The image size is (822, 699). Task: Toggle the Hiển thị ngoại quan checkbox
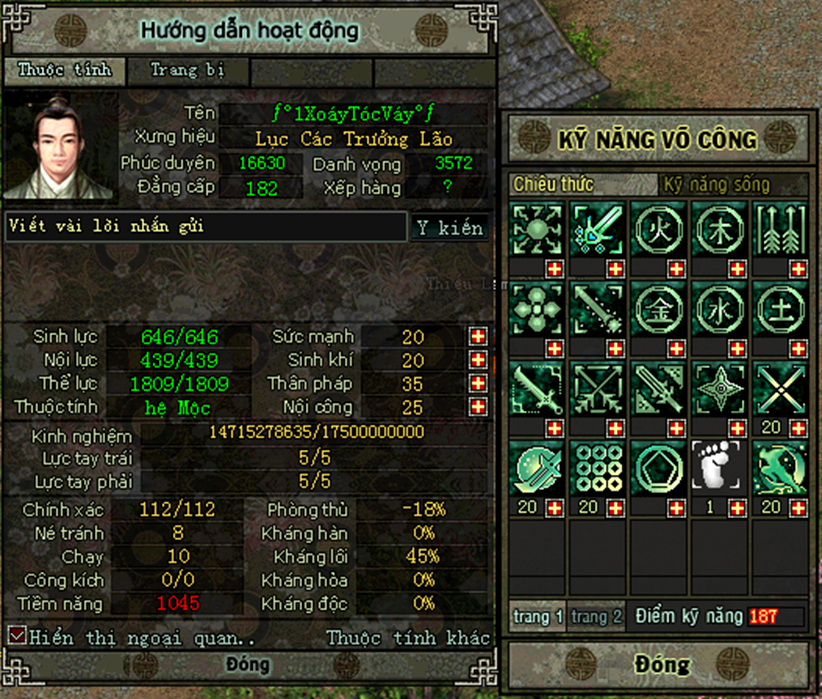click(x=17, y=635)
